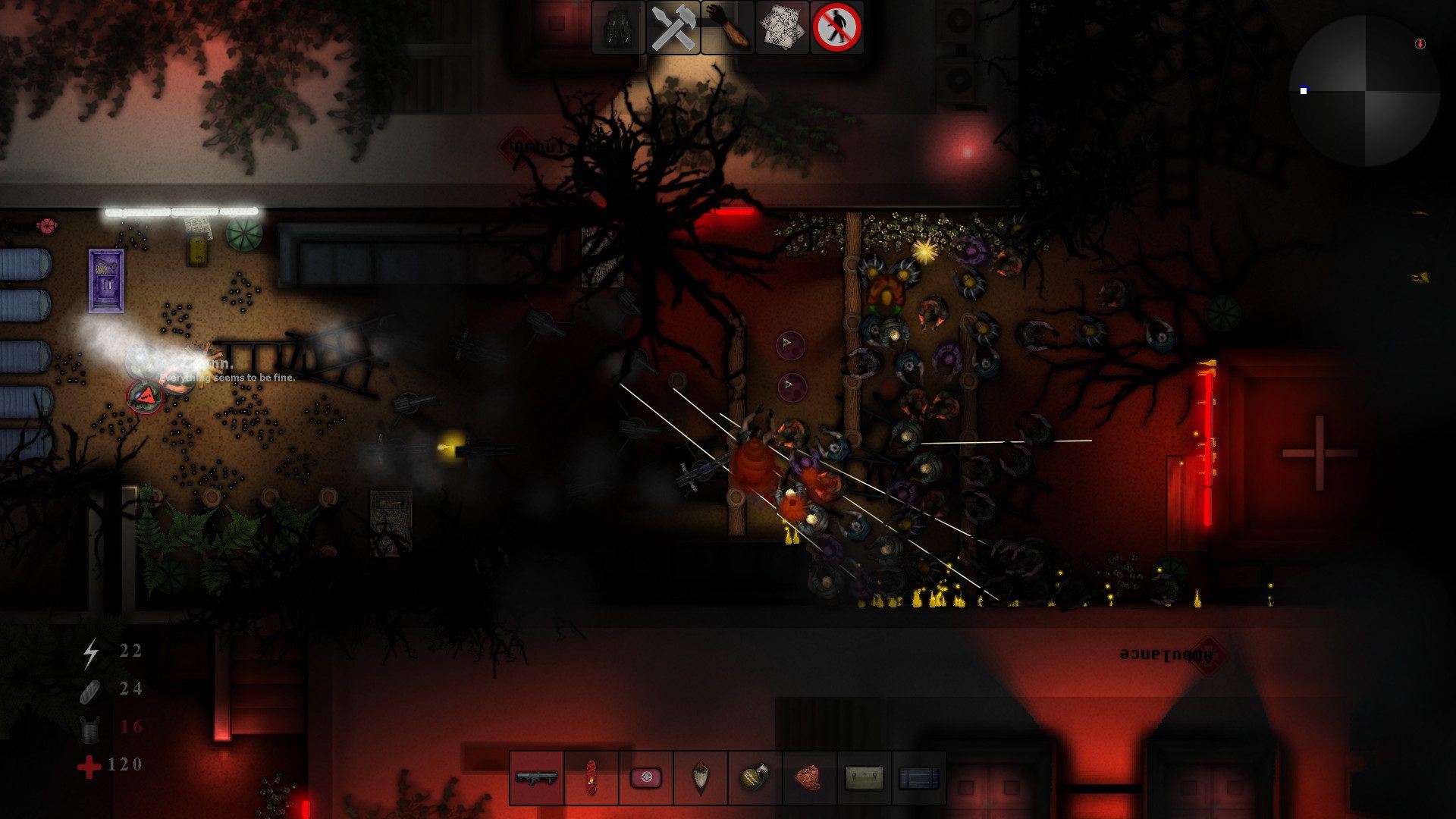Equip the grenade hotbar slot
This screenshot has height=819, width=1456.
755,777
